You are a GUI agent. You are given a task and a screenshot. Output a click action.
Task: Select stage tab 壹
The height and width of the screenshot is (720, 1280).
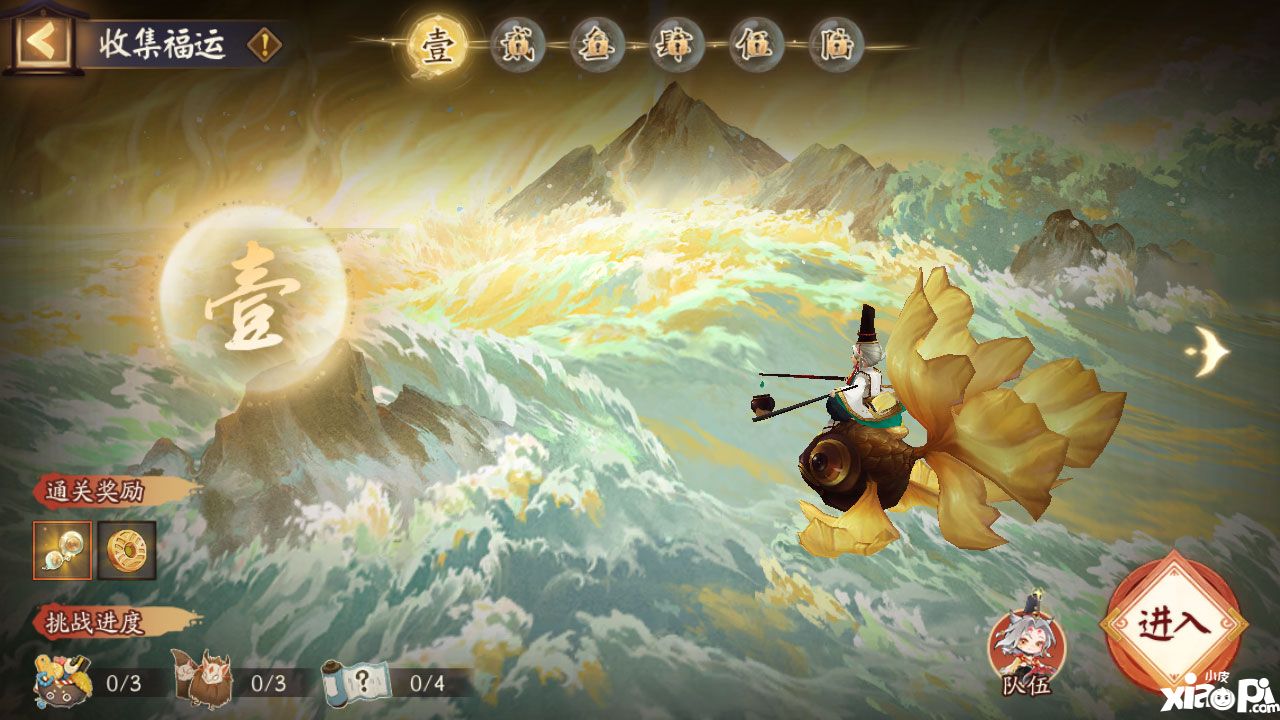pos(437,47)
